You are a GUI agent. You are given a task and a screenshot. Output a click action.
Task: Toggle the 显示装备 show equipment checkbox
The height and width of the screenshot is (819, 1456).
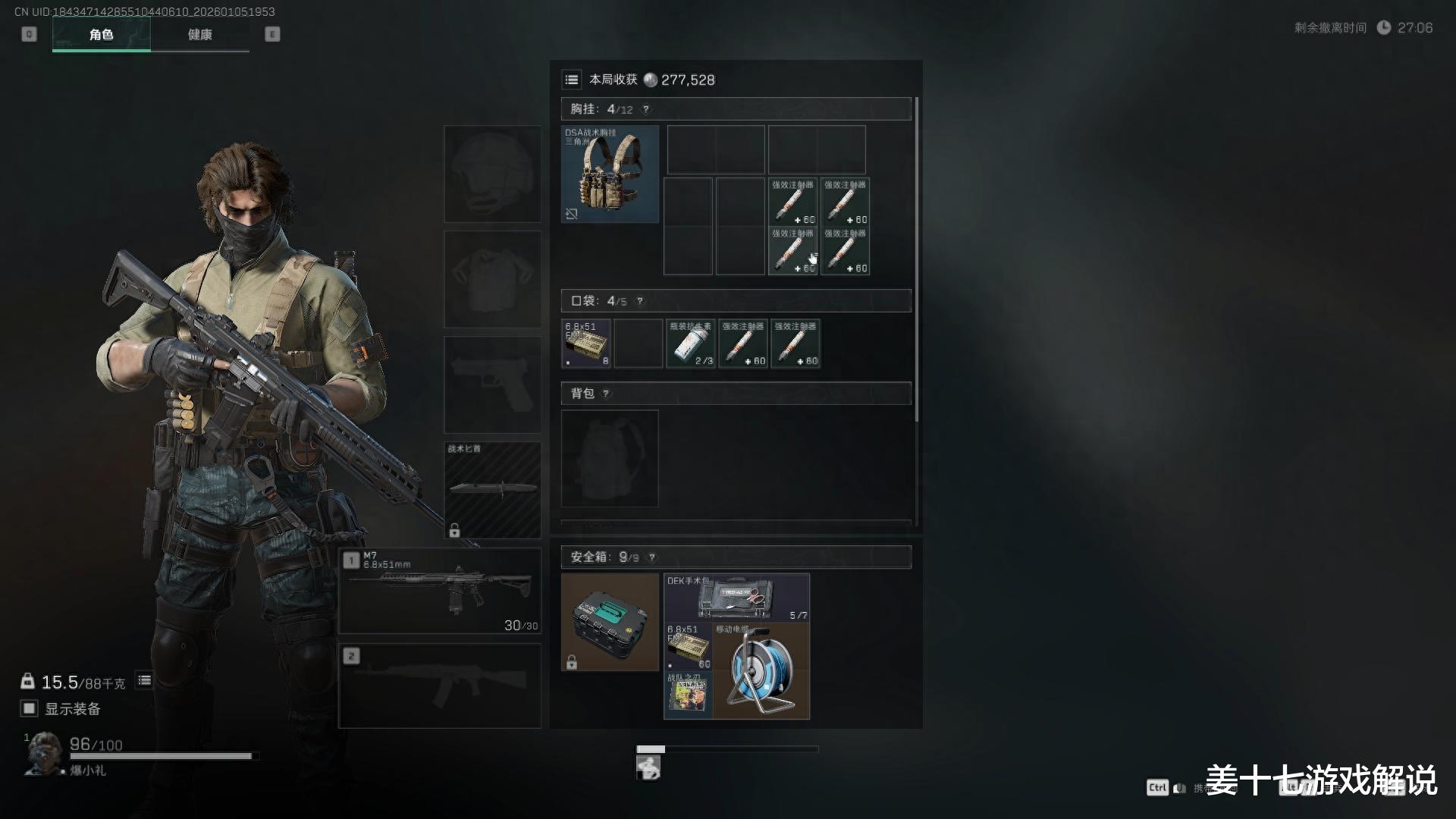29,708
